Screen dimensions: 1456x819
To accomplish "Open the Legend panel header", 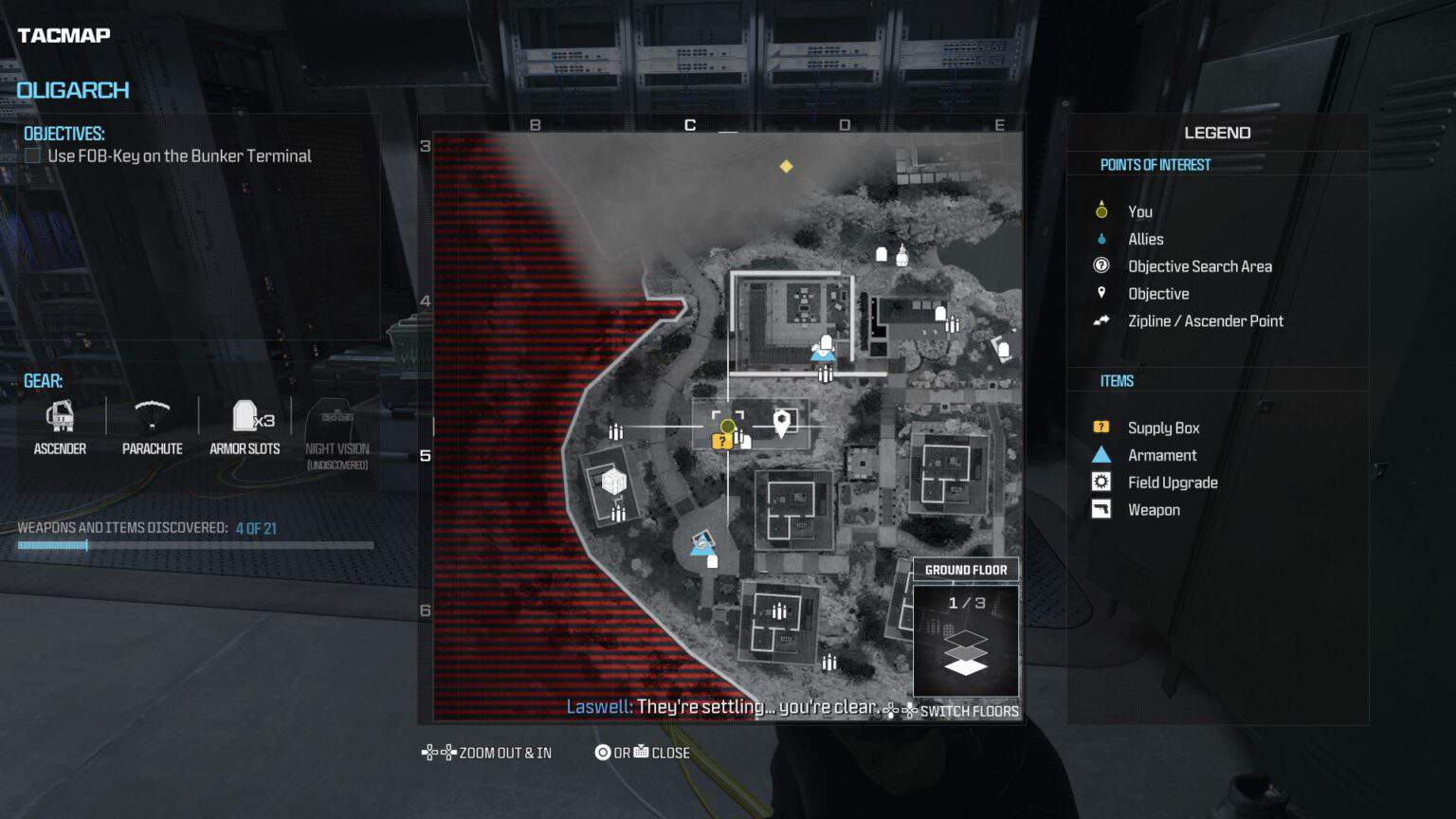I will coord(1216,132).
